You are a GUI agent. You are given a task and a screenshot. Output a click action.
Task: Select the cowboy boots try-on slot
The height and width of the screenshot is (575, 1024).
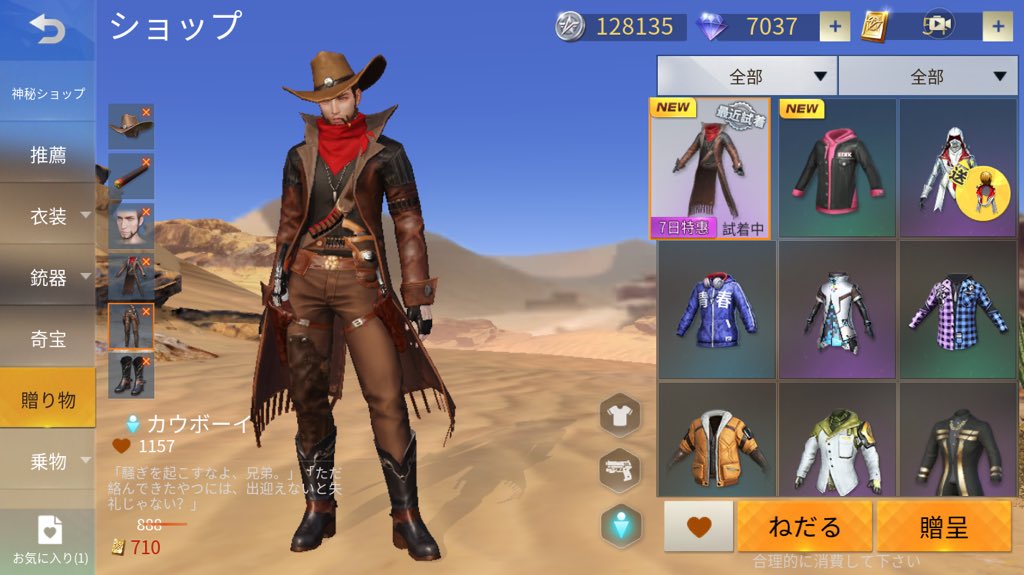tap(131, 376)
